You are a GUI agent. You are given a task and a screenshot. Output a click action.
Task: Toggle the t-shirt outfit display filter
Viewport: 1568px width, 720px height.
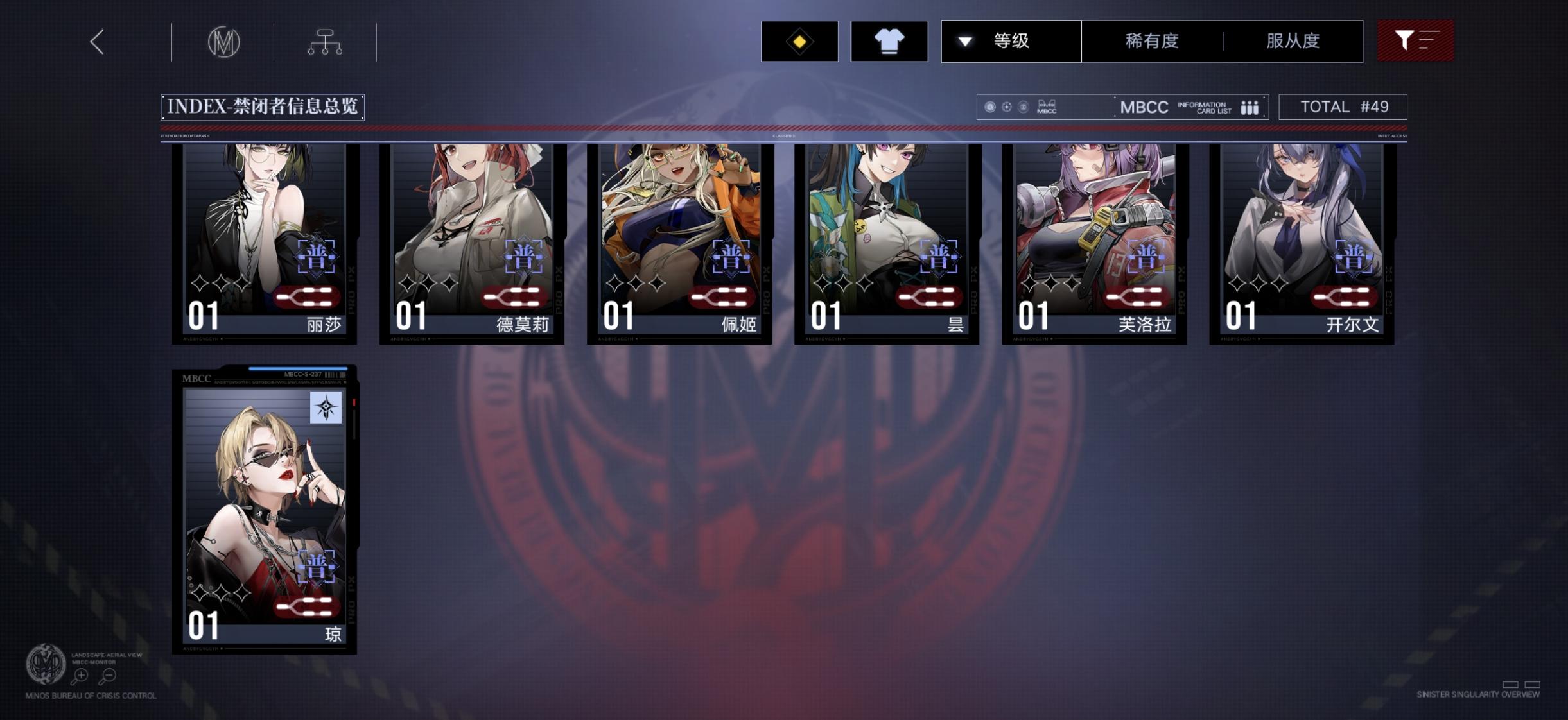889,40
